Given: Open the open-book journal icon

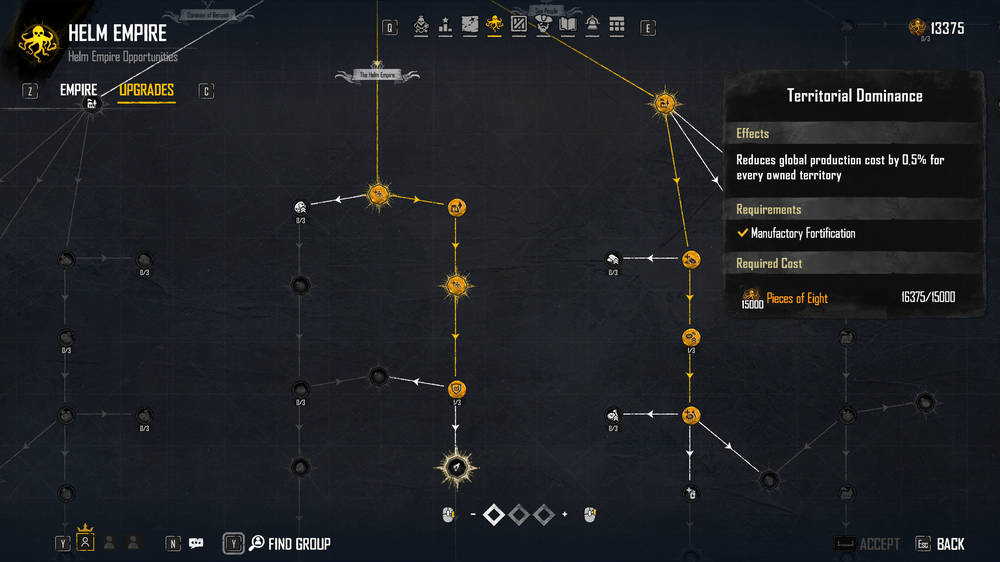Looking at the screenshot, I should pyautogui.click(x=568, y=25).
